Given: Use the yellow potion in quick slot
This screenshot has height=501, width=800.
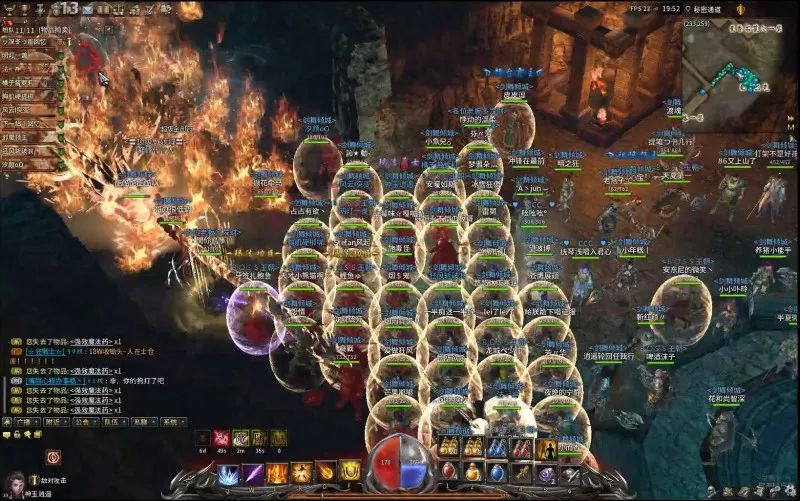Looking at the screenshot, I should [472, 470].
